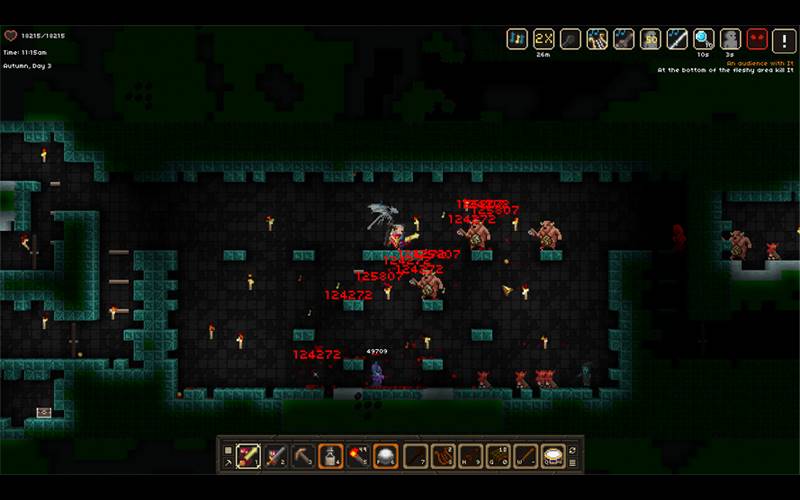800x500 pixels.
Task: Click the music notes buff icon
Action: (517, 38)
